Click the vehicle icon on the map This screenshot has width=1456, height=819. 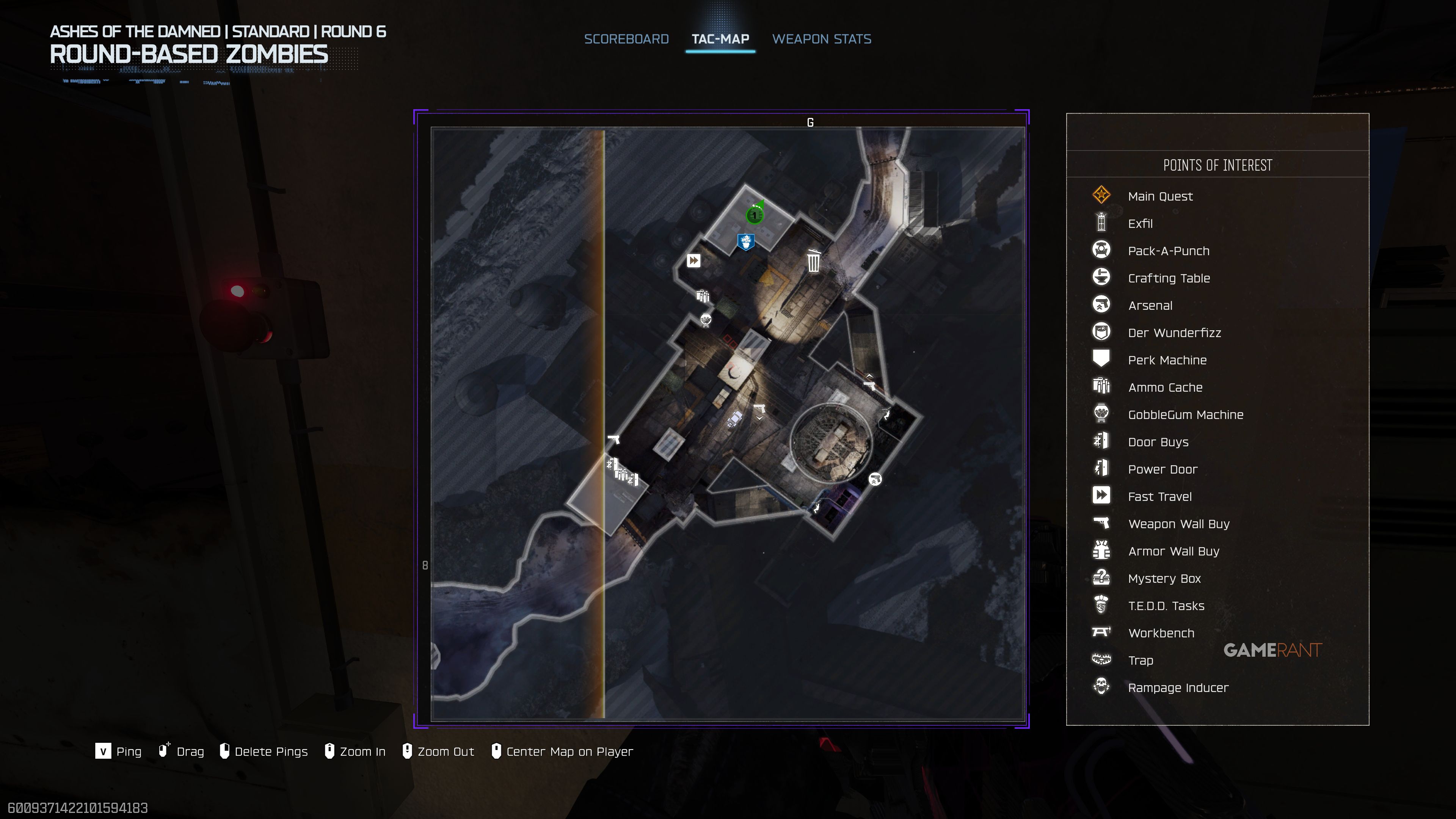(x=735, y=419)
